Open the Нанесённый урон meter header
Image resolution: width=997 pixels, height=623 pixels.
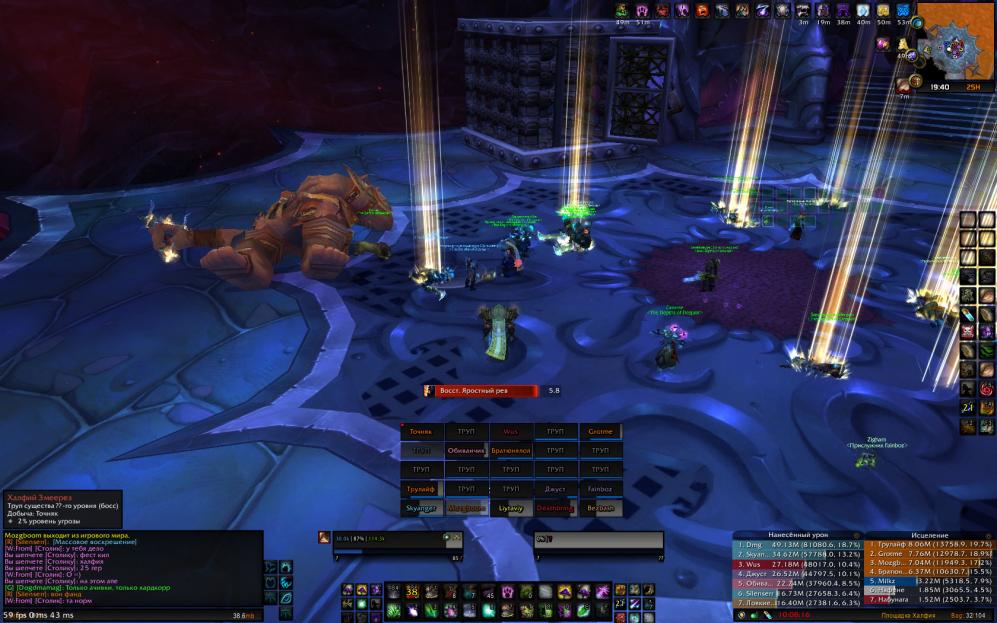[798, 535]
